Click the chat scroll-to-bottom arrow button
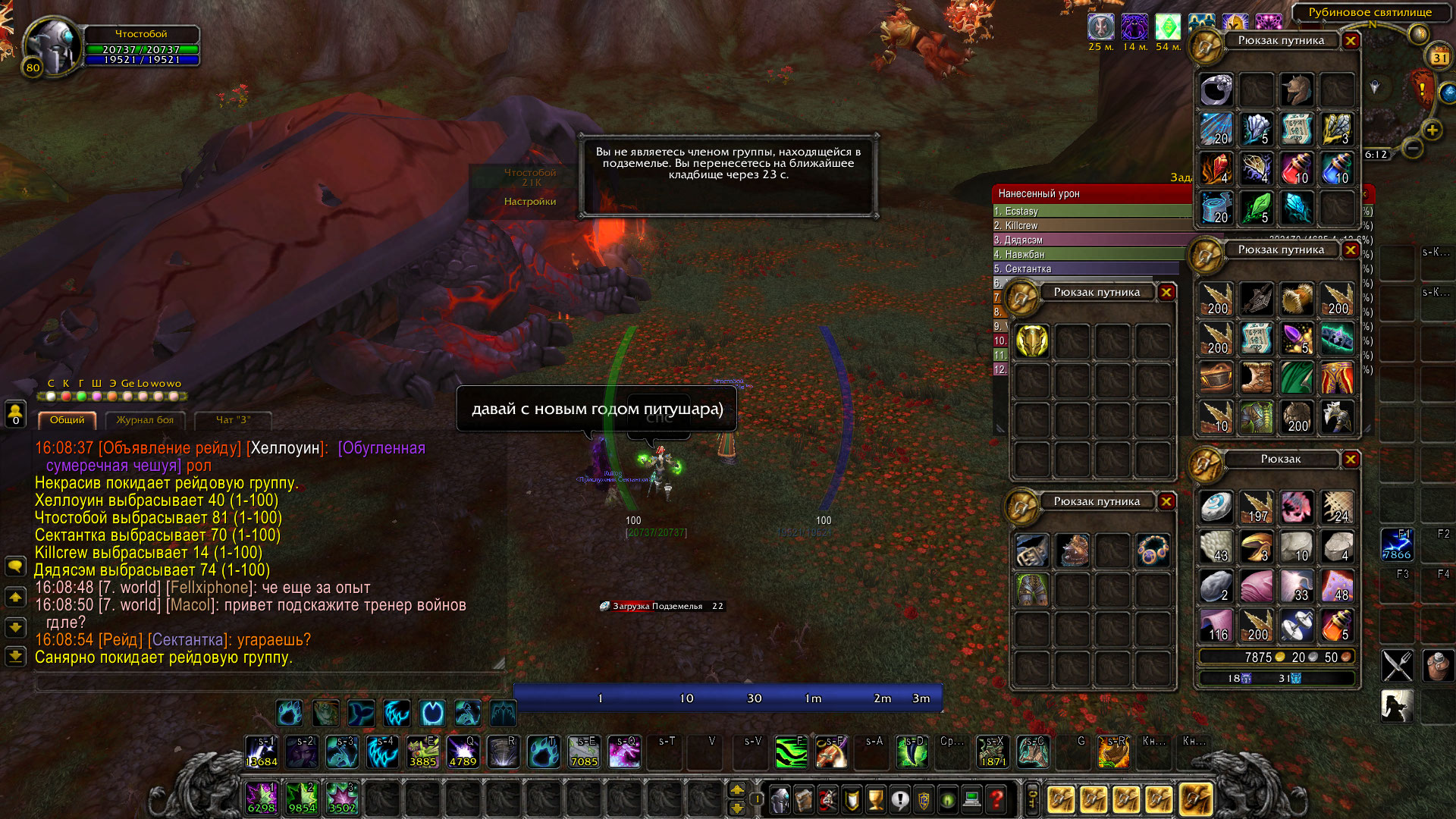This screenshot has height=819, width=1456. 15,656
